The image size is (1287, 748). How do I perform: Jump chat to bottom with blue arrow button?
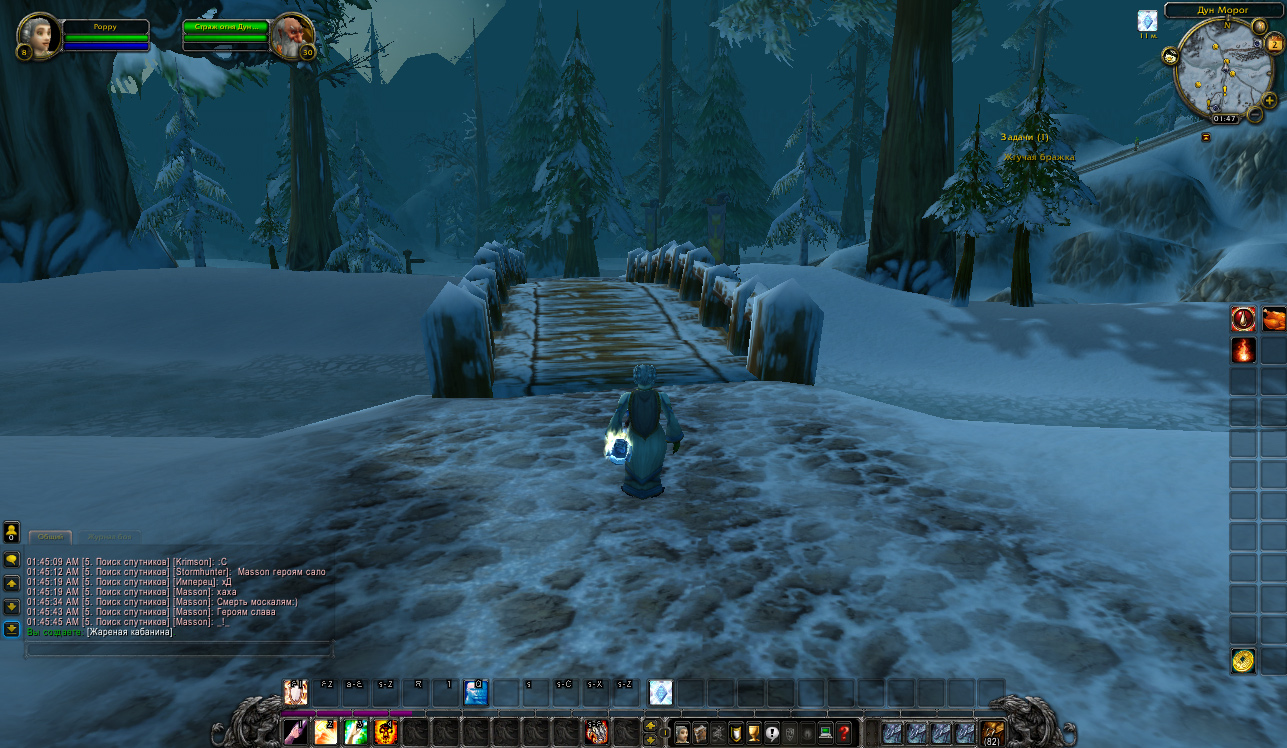11,628
